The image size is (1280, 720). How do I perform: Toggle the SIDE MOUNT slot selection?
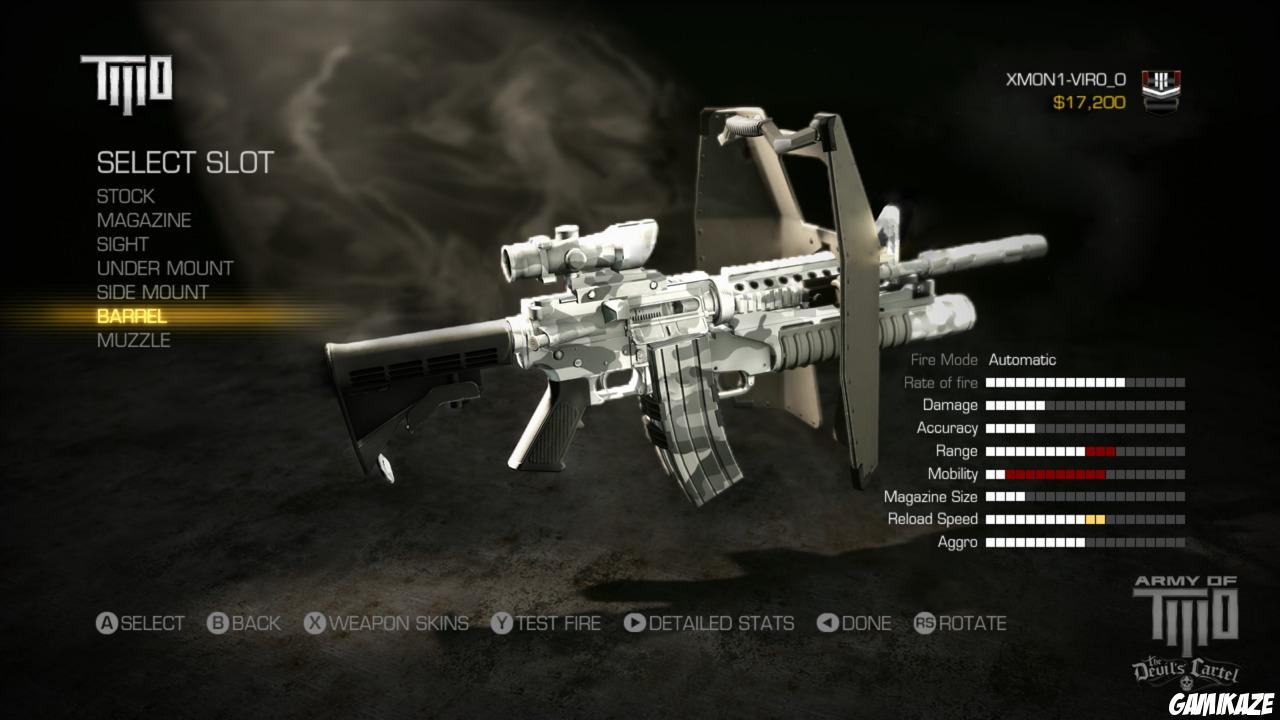pyautogui.click(x=156, y=292)
